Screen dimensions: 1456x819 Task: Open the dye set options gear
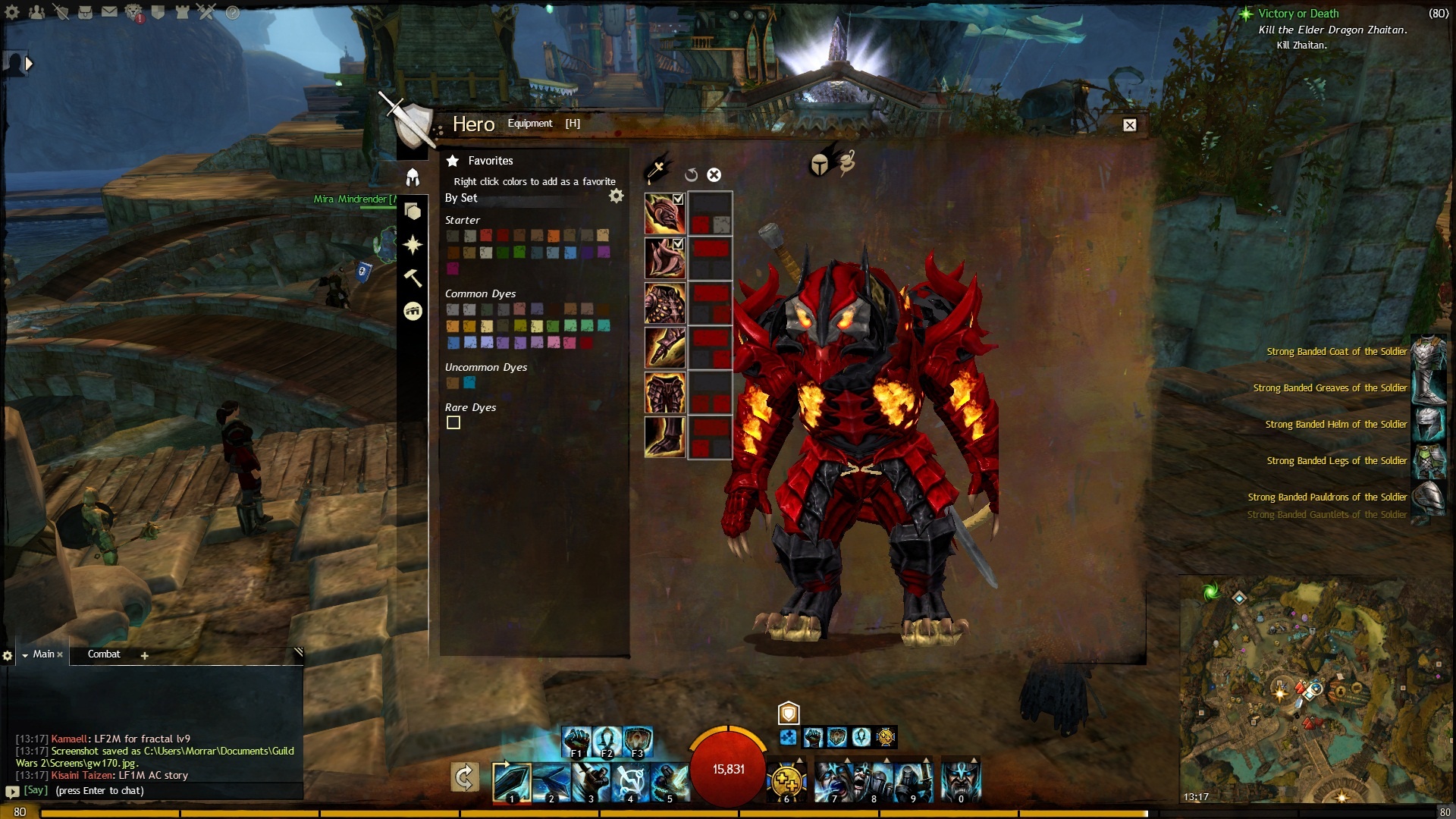pos(617,196)
